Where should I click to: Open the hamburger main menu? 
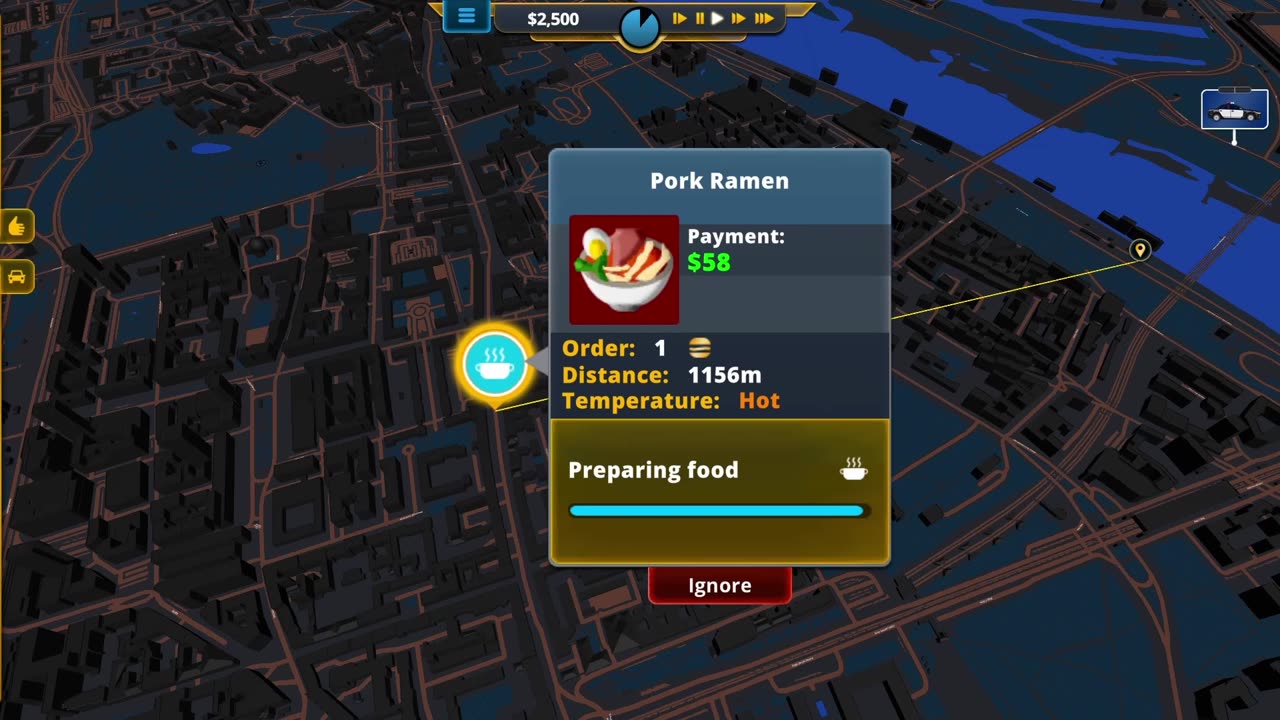[x=466, y=16]
